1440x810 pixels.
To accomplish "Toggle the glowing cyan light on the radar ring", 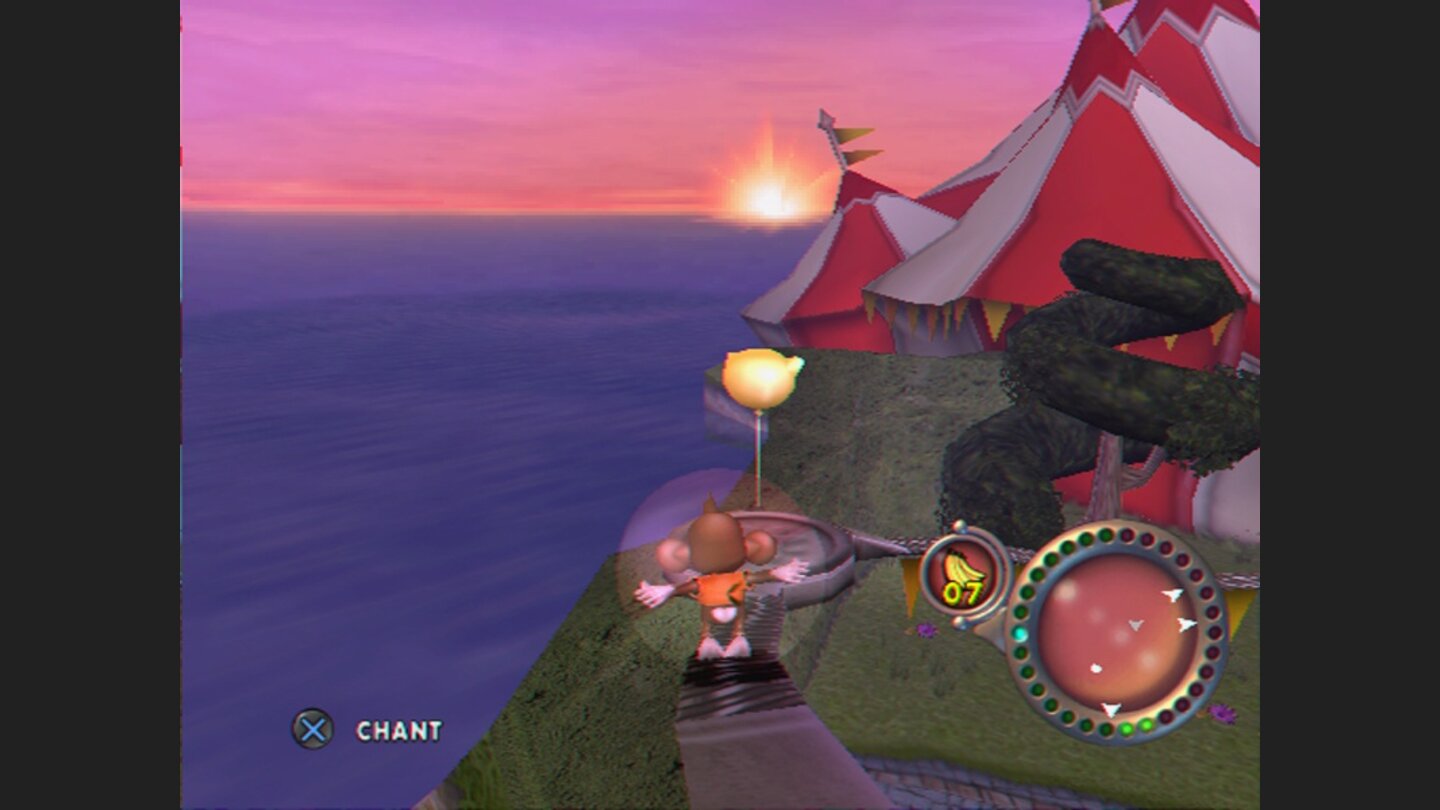I will tap(1019, 633).
